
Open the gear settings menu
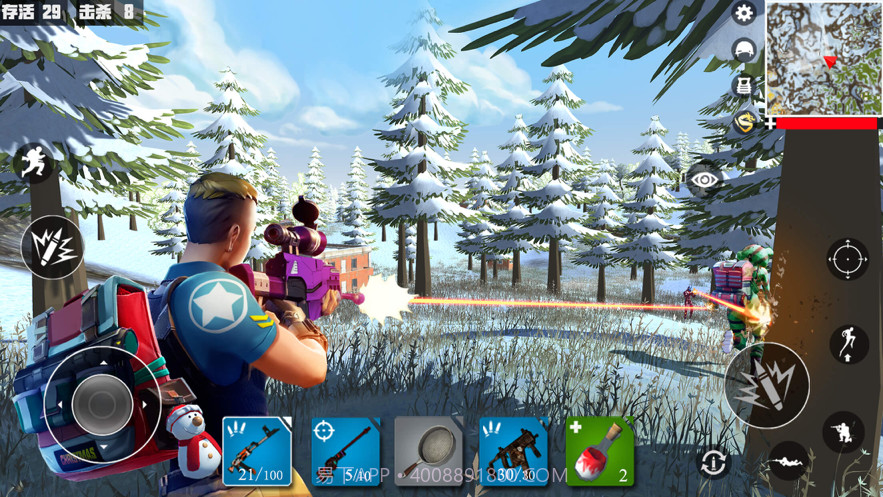point(743,13)
